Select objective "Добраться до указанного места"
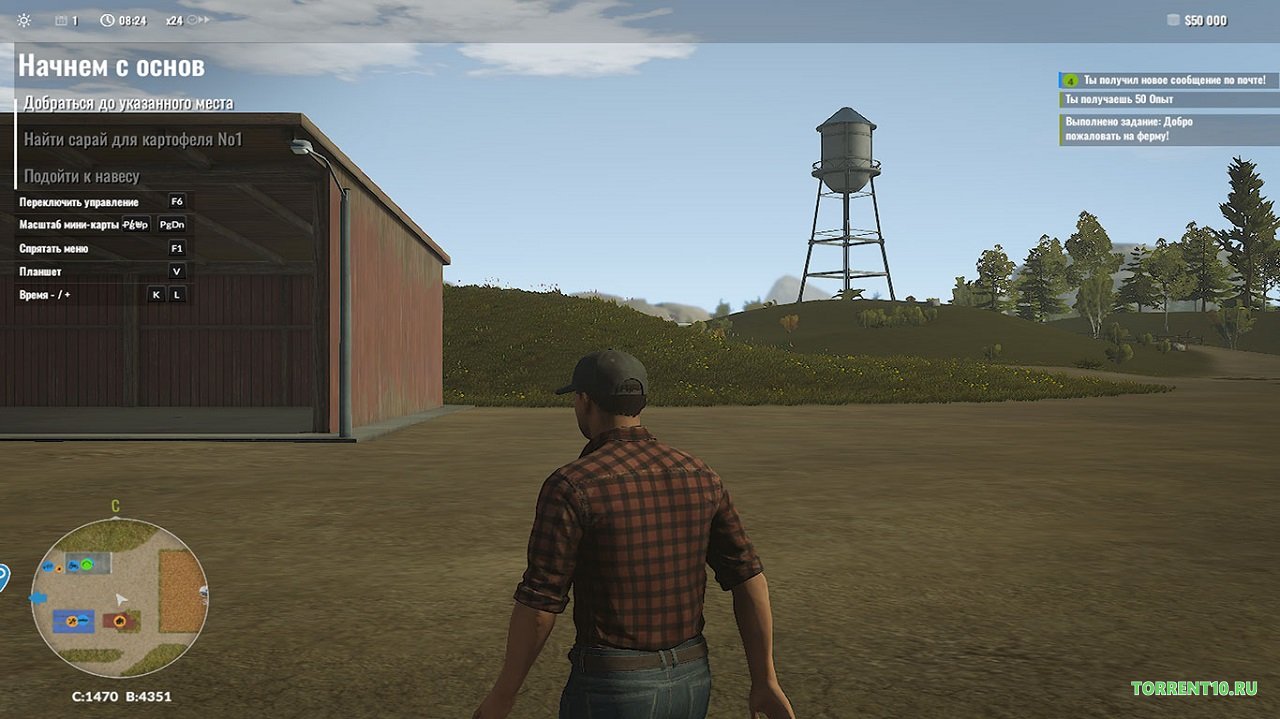This screenshot has height=719, width=1280. point(128,103)
